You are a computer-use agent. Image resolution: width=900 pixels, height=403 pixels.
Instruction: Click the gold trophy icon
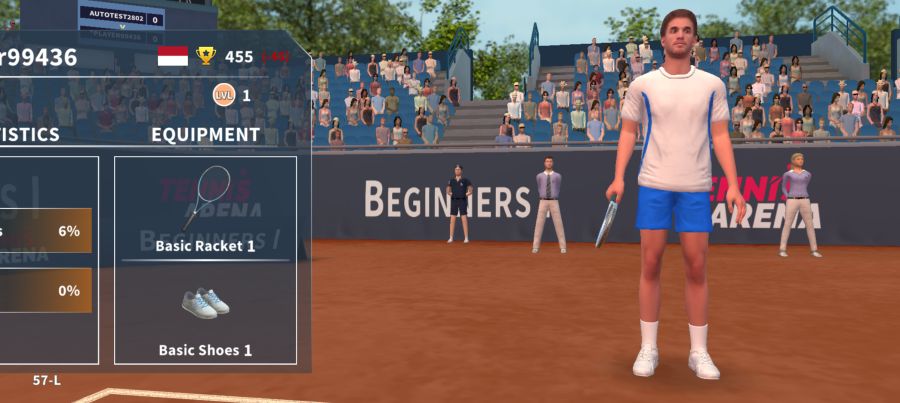[x=206, y=56]
